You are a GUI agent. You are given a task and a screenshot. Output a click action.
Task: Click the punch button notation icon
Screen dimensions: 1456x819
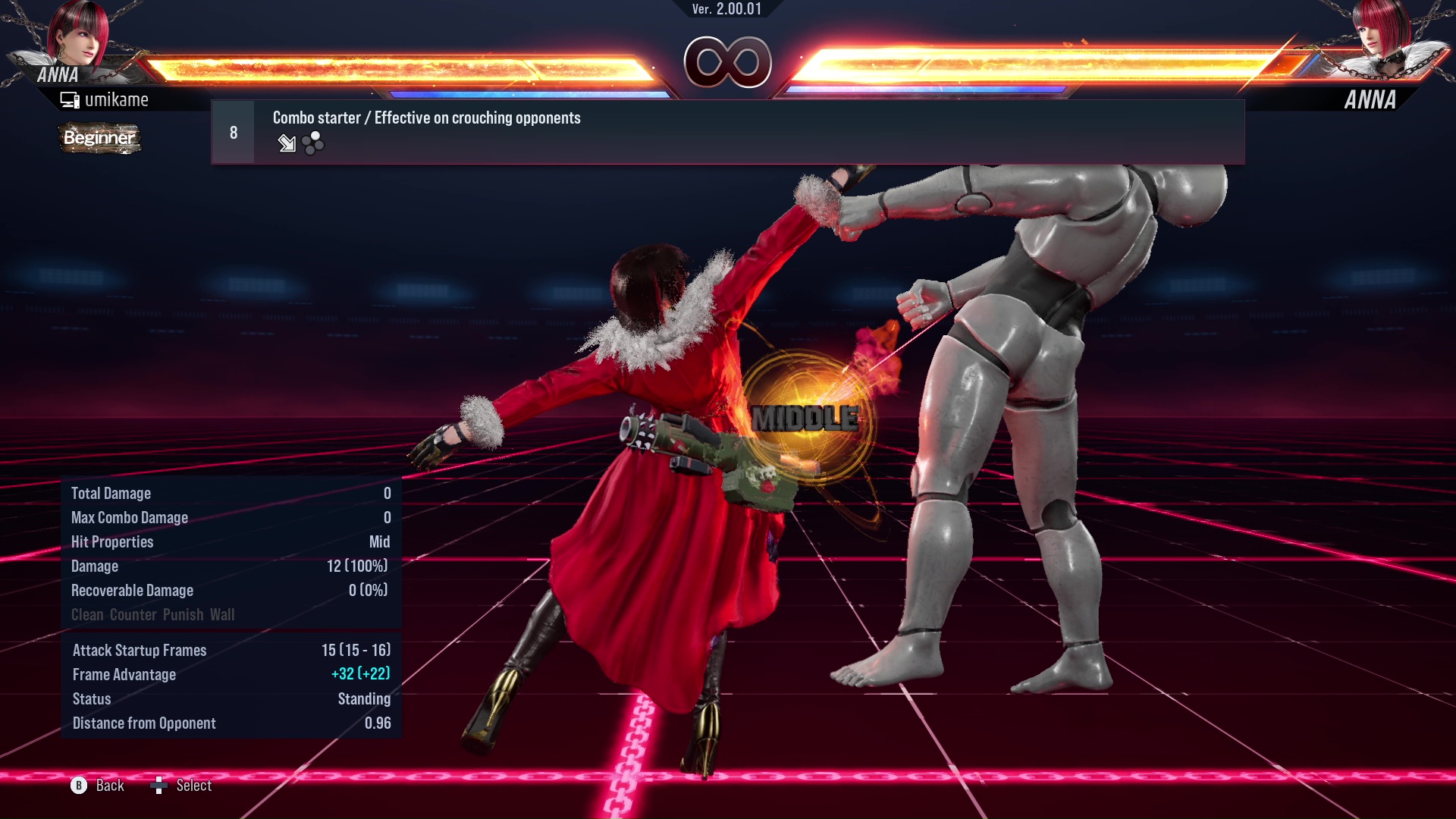[311, 144]
